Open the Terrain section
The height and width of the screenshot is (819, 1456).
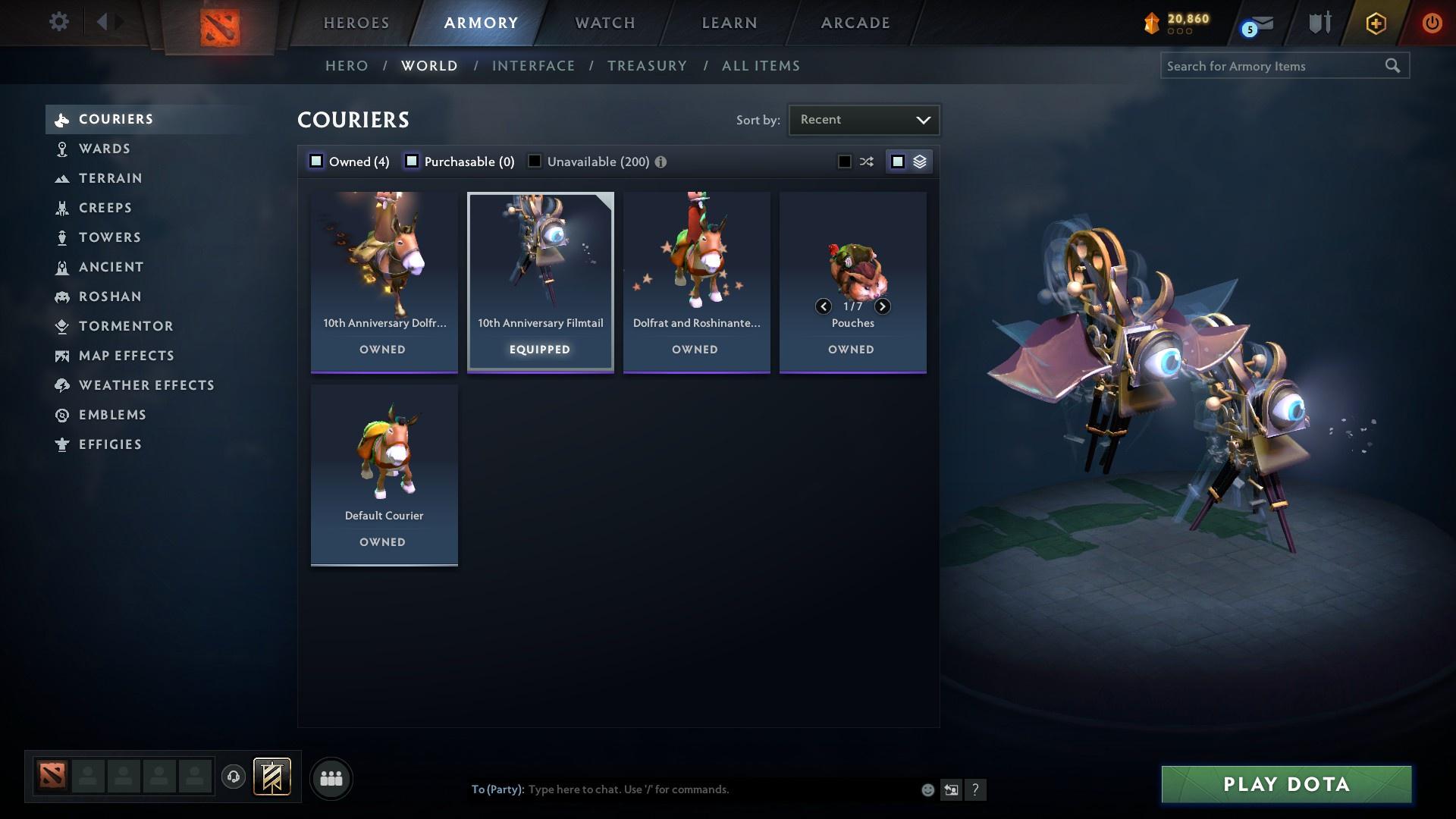point(111,178)
